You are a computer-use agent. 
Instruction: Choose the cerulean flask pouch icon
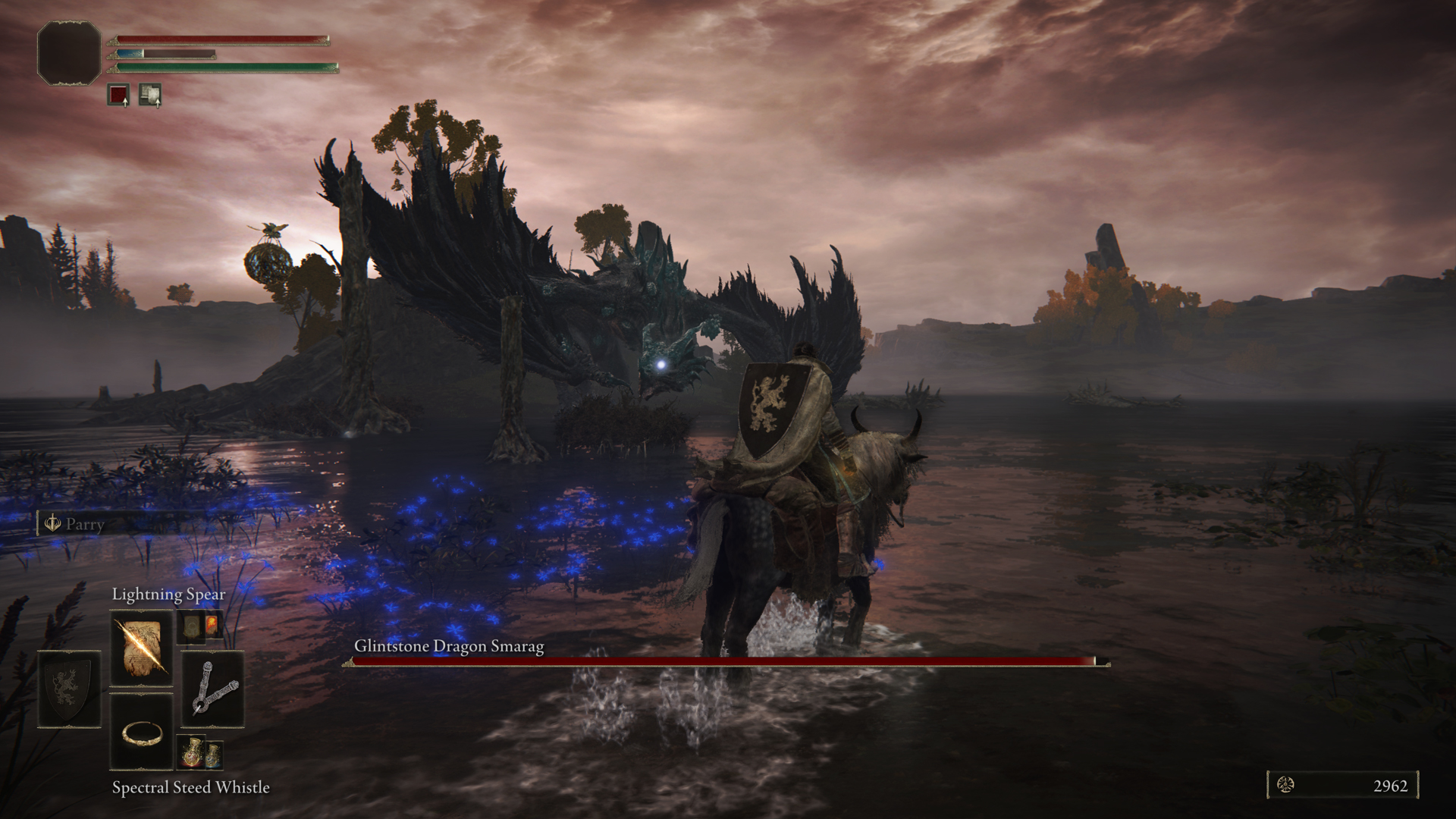point(213,753)
